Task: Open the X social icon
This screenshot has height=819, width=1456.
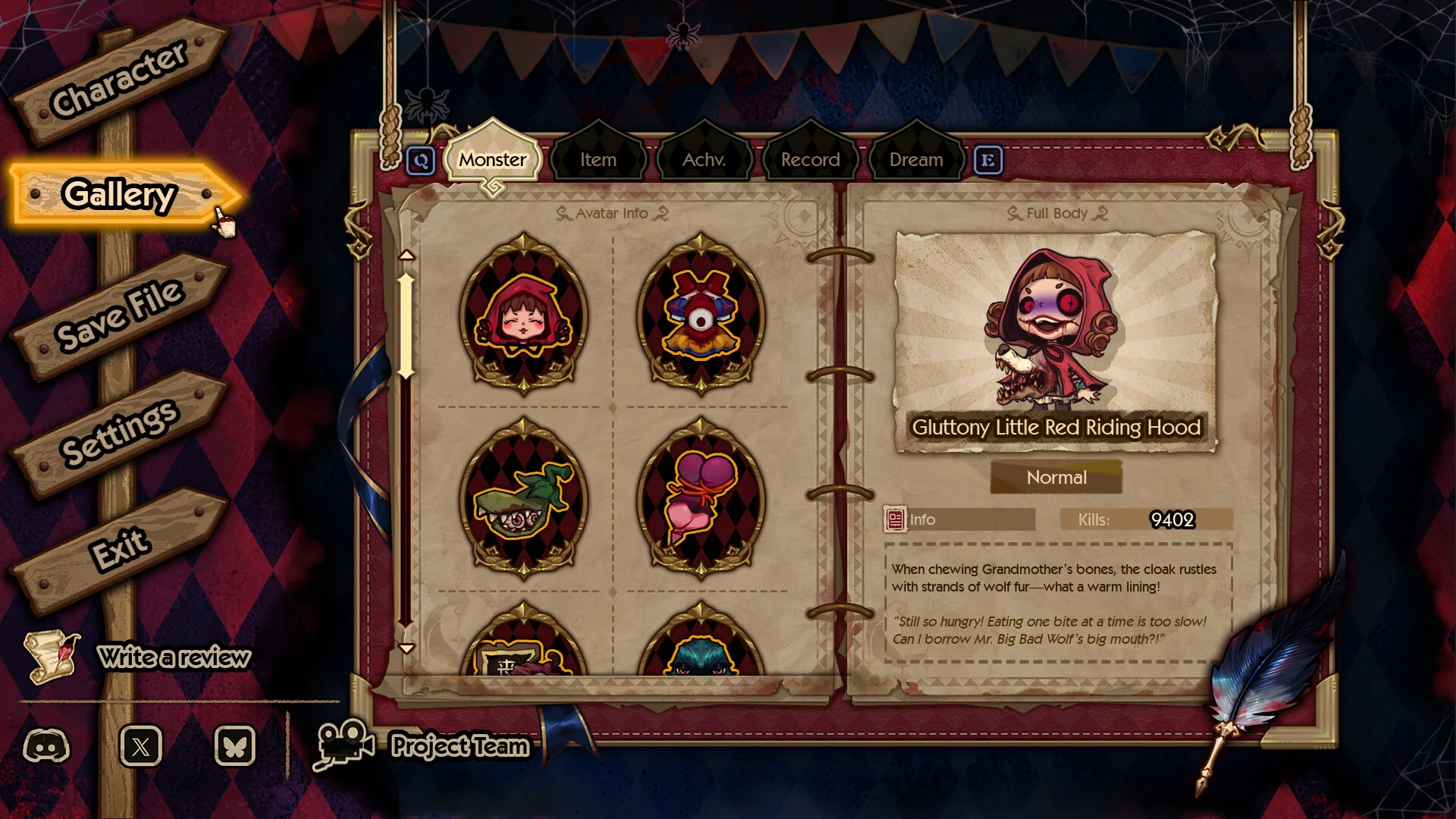Action: (141, 746)
